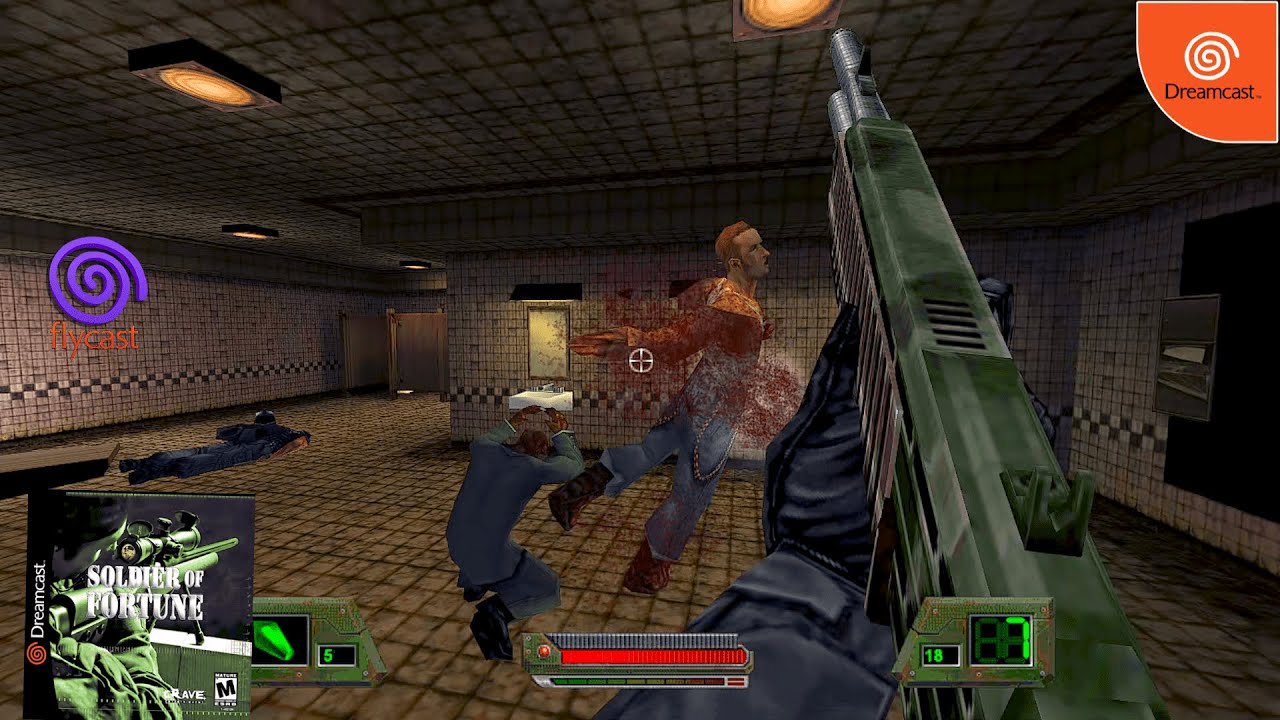This screenshot has width=1280, height=720.
Task: Click the striped armor meter below health
Action: click(x=640, y=682)
